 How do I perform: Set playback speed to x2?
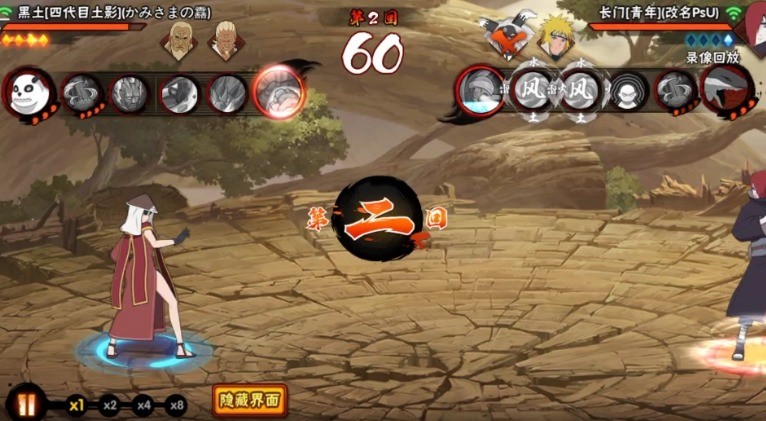pyautogui.click(x=110, y=405)
